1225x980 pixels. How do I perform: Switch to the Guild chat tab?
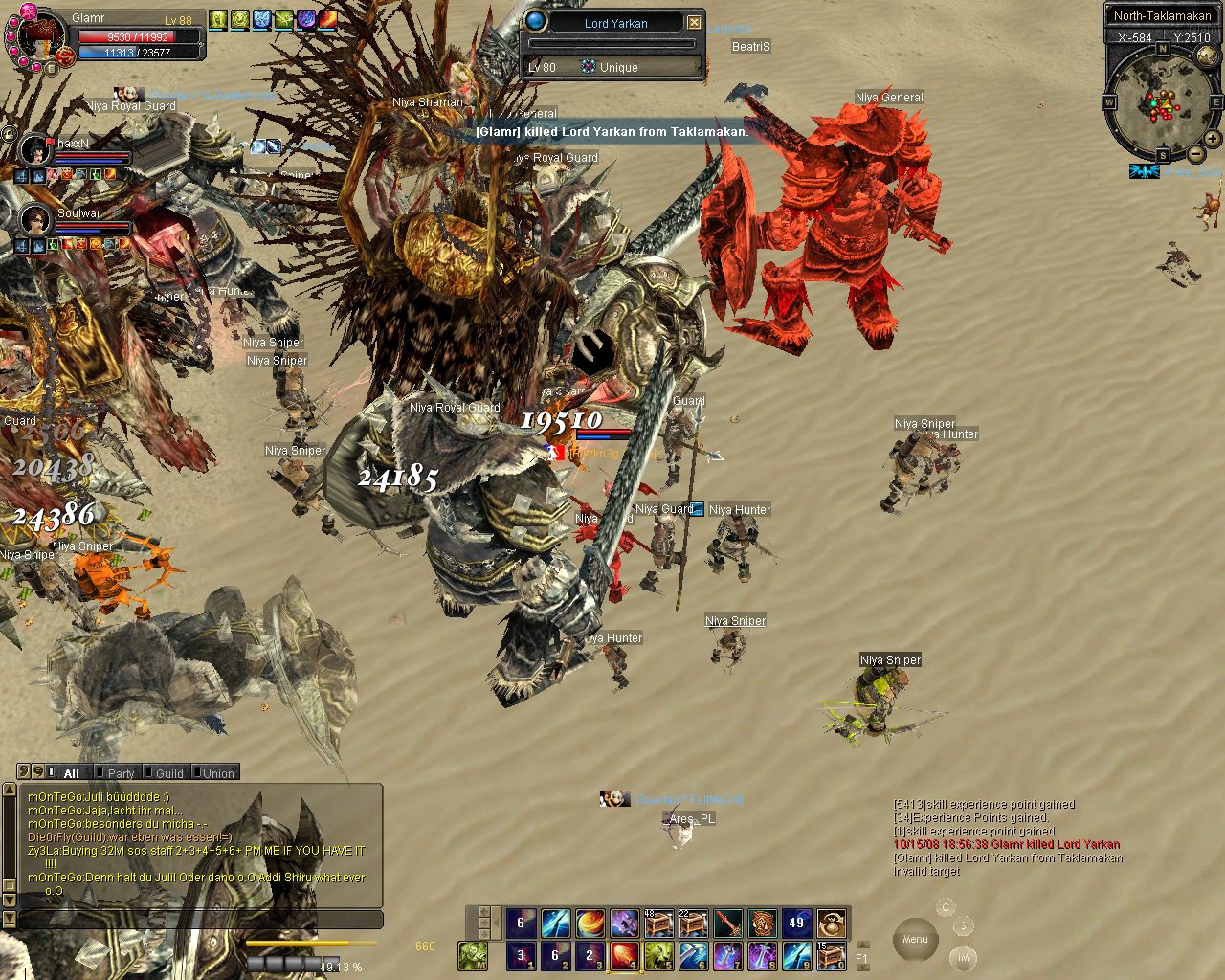tap(168, 773)
